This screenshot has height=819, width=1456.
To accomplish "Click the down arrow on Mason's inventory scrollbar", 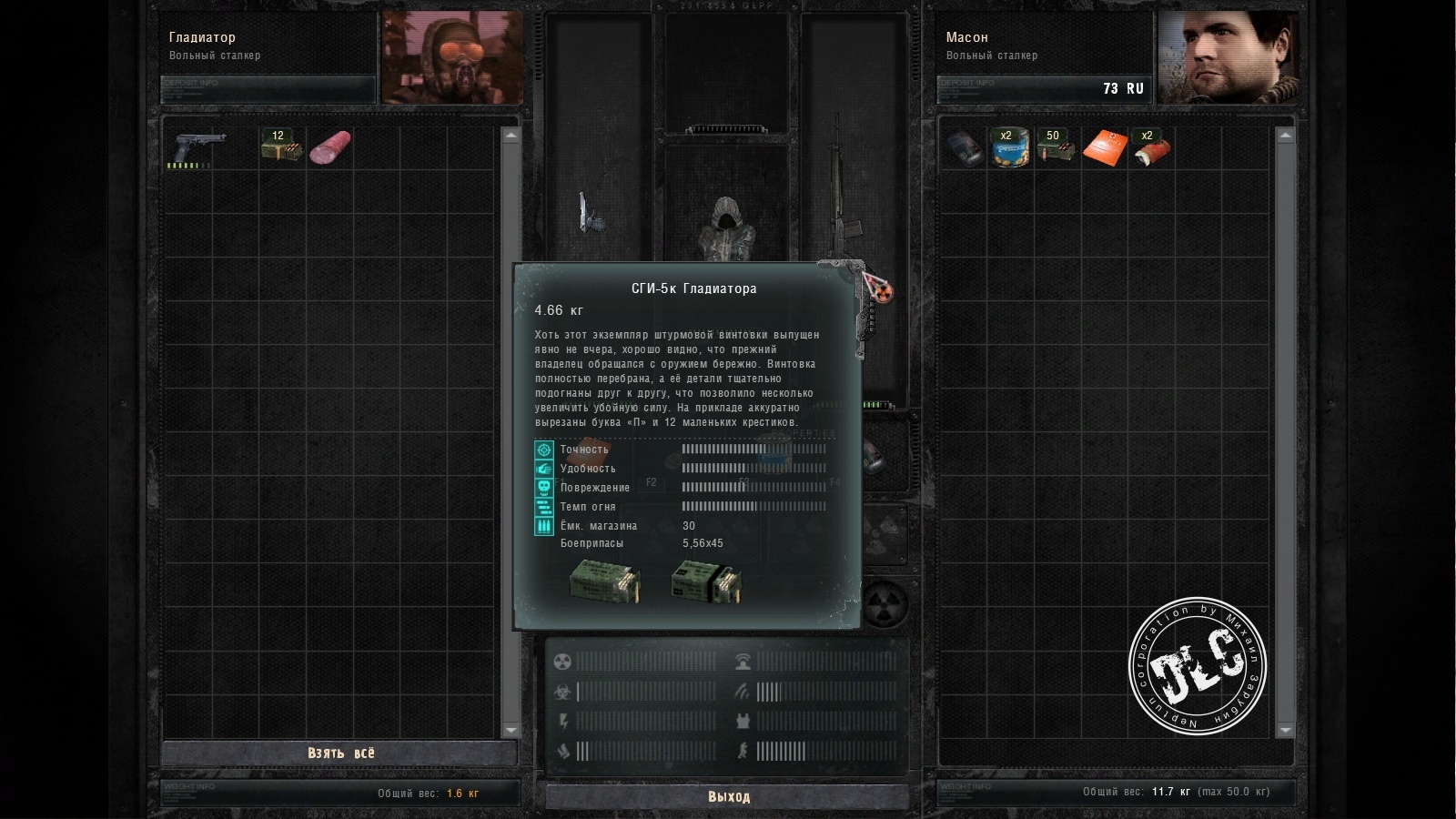I will pyautogui.click(x=1285, y=730).
